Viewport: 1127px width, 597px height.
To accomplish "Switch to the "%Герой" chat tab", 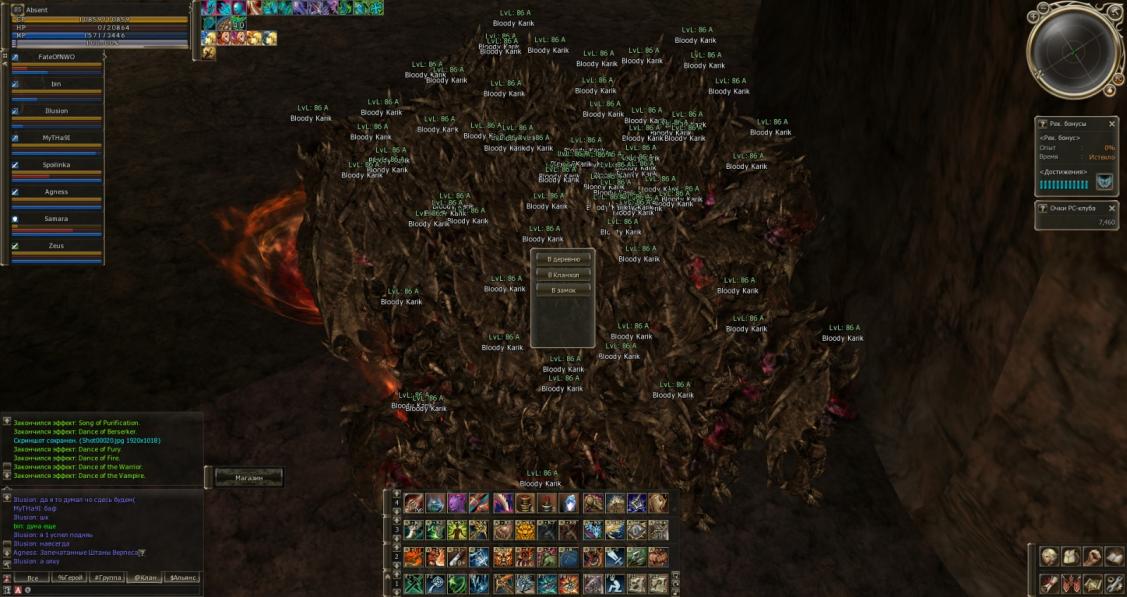I will (x=70, y=578).
